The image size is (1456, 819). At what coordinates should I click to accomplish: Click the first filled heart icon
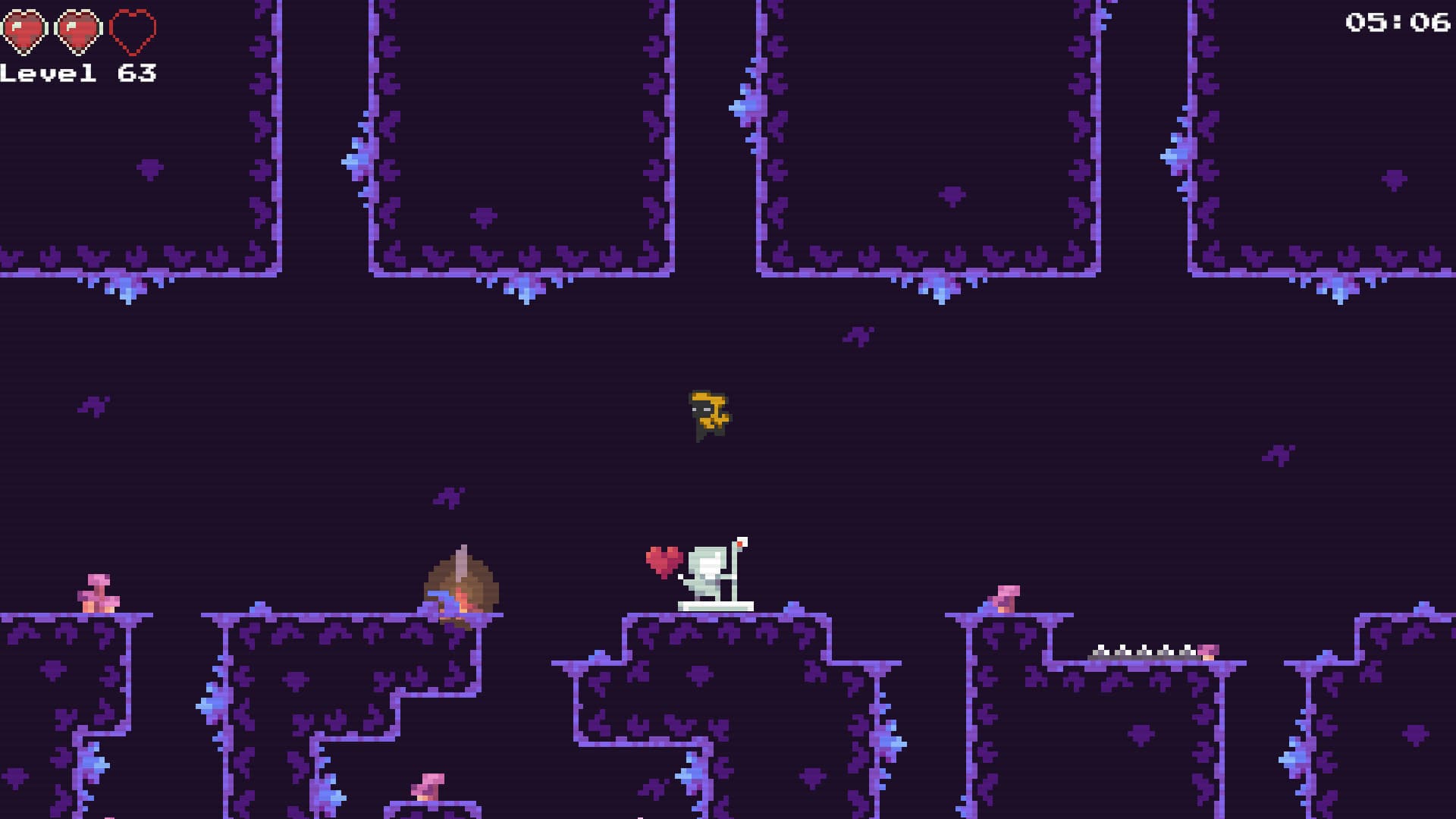pyautogui.click(x=25, y=29)
